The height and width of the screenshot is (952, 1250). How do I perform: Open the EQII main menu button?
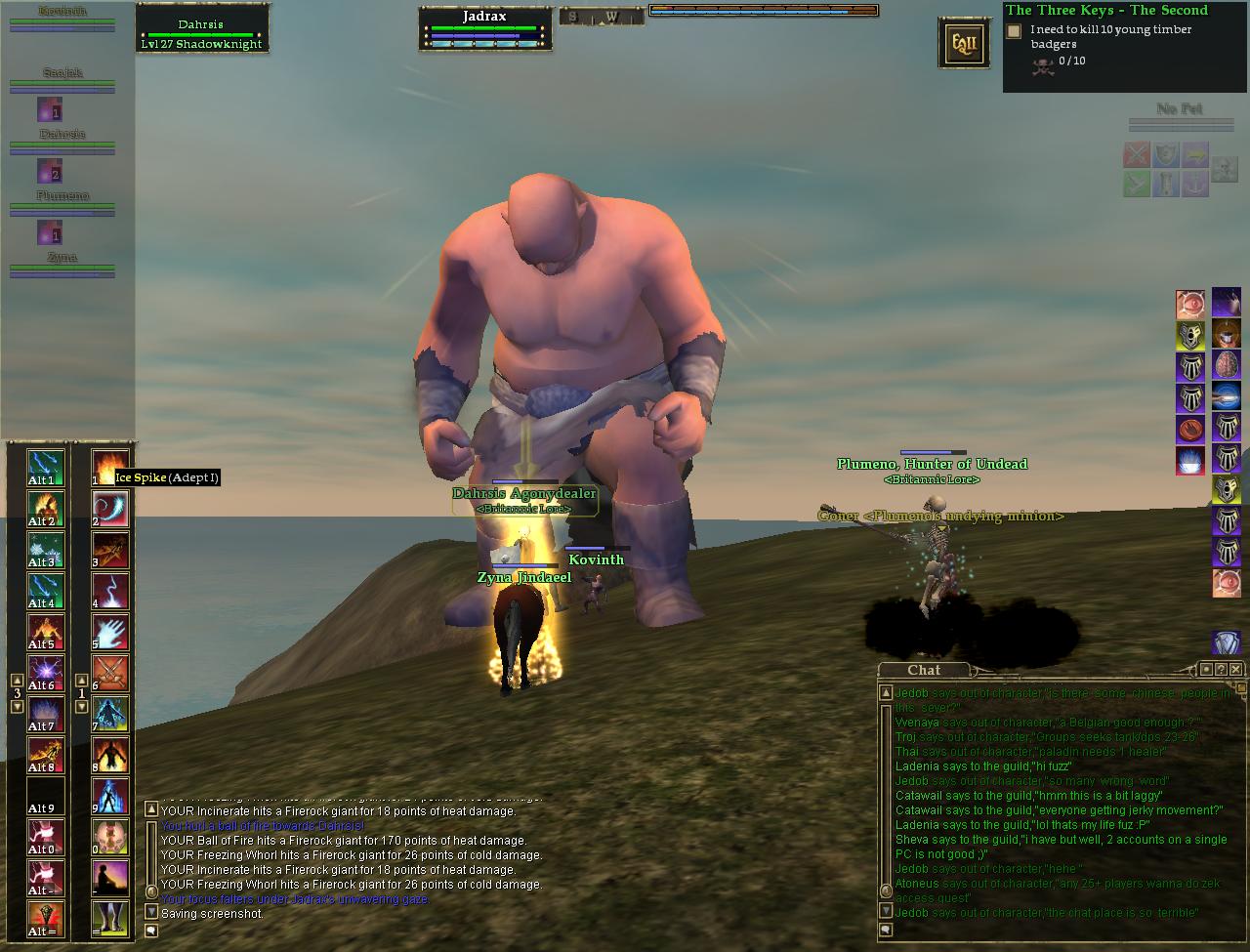pyautogui.click(x=963, y=43)
